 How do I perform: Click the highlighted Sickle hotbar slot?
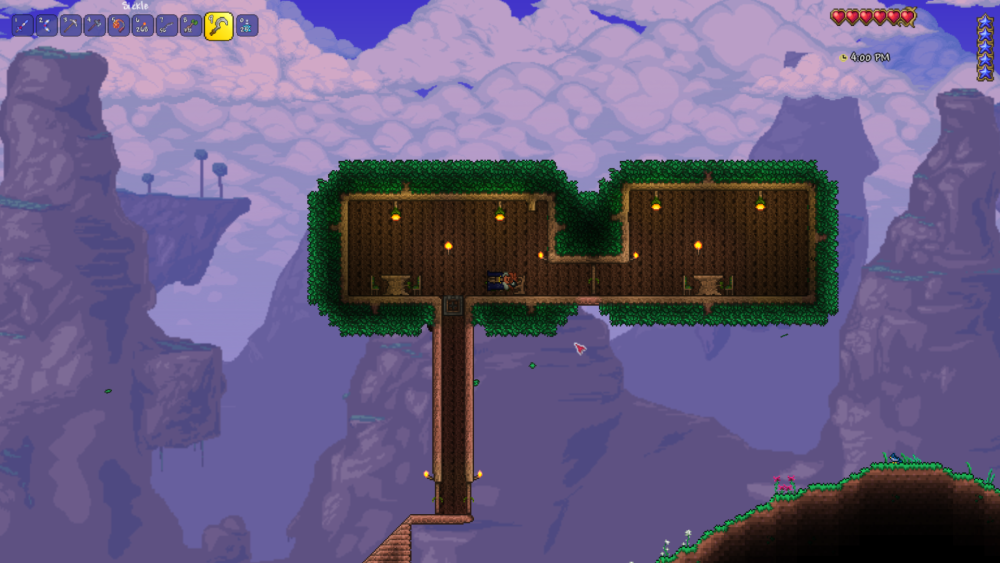click(218, 26)
